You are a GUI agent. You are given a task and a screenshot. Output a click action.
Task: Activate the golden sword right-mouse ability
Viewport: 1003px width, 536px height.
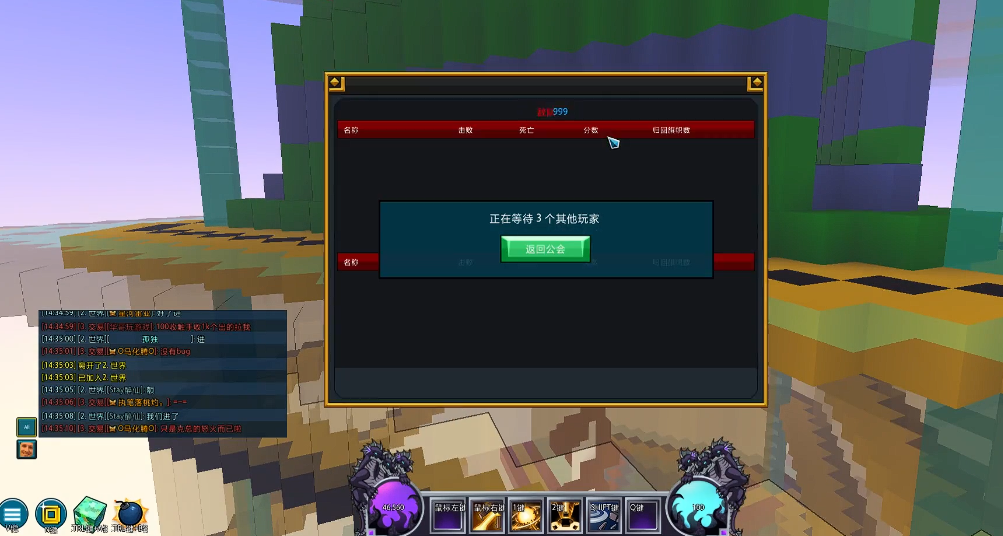click(x=488, y=514)
